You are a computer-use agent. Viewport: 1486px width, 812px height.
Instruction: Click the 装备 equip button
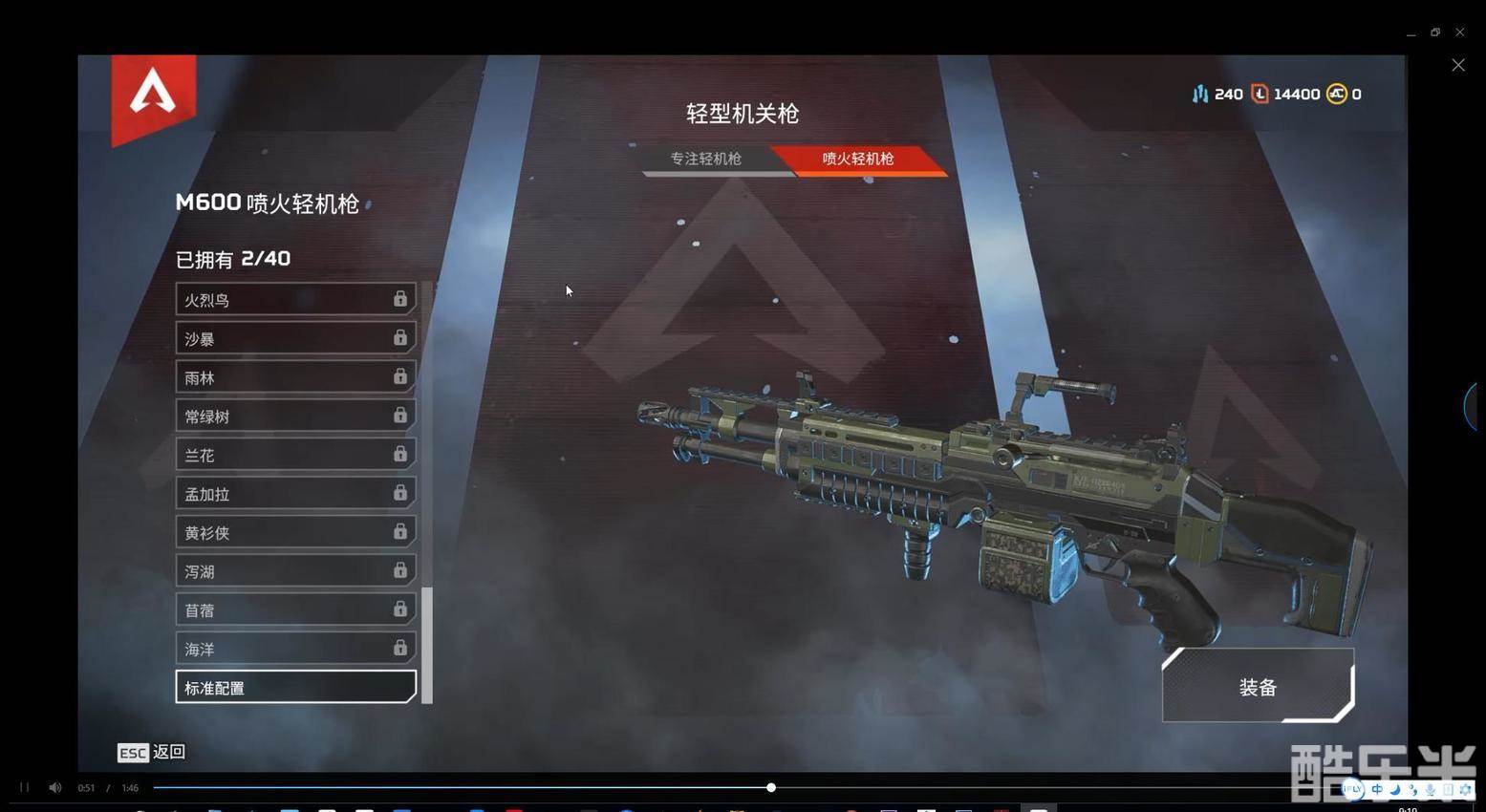[1258, 687]
